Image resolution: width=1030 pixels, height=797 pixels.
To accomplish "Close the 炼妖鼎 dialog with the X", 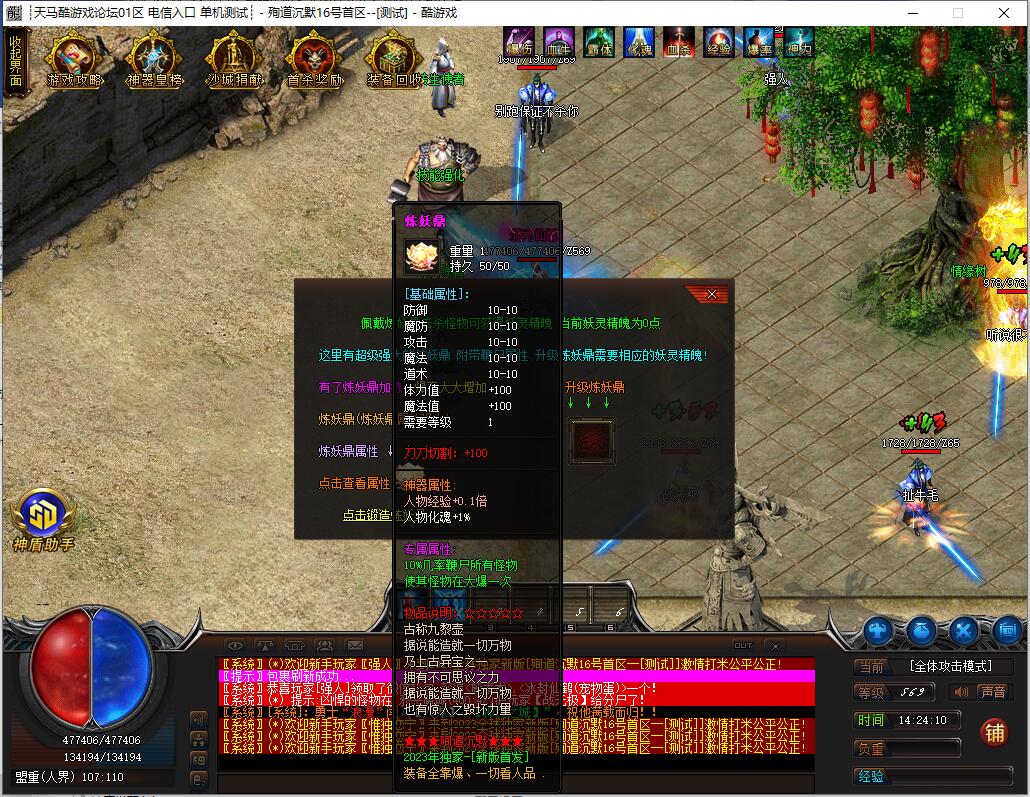I will coord(711,294).
